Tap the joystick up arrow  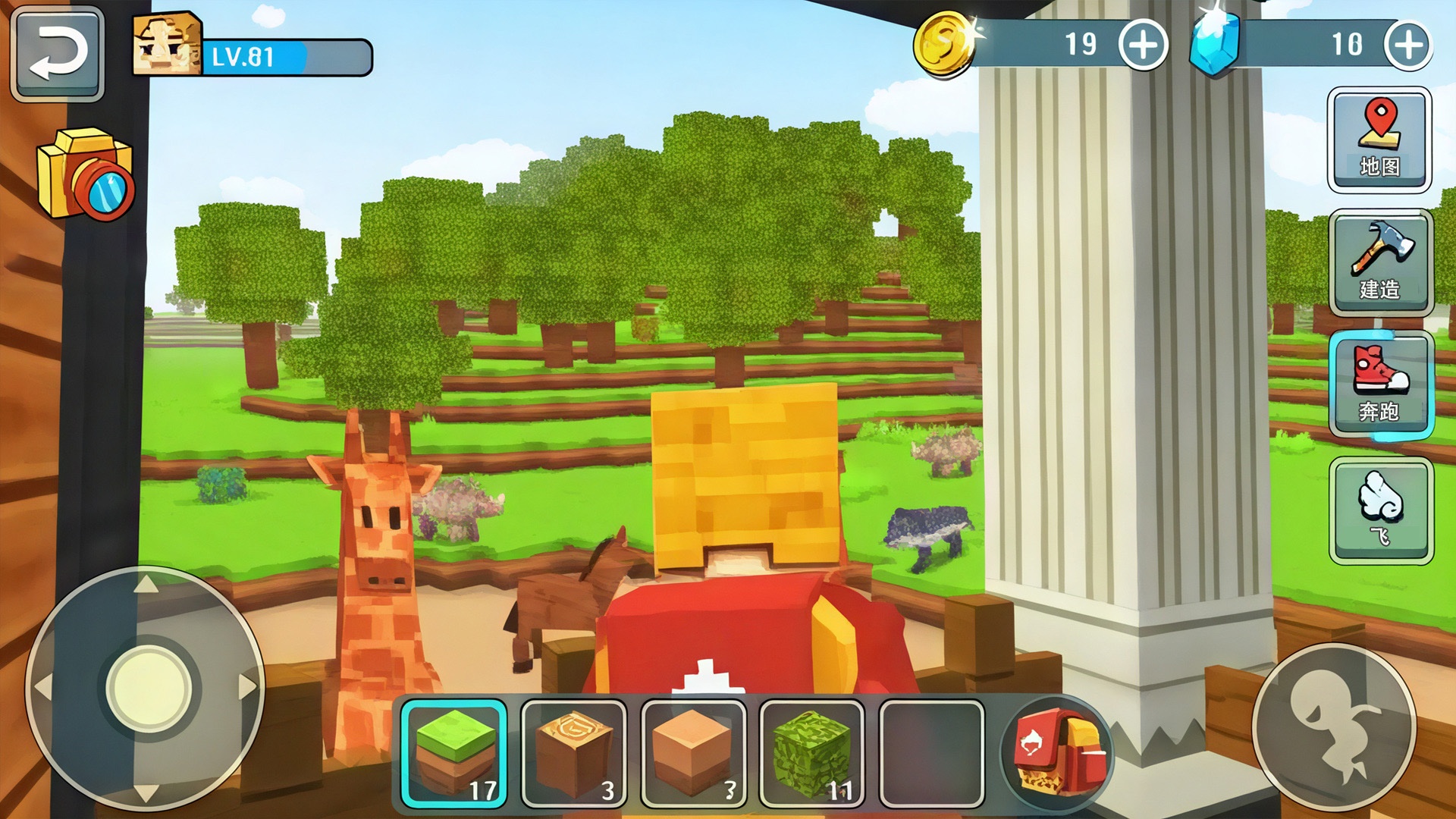pos(146,585)
